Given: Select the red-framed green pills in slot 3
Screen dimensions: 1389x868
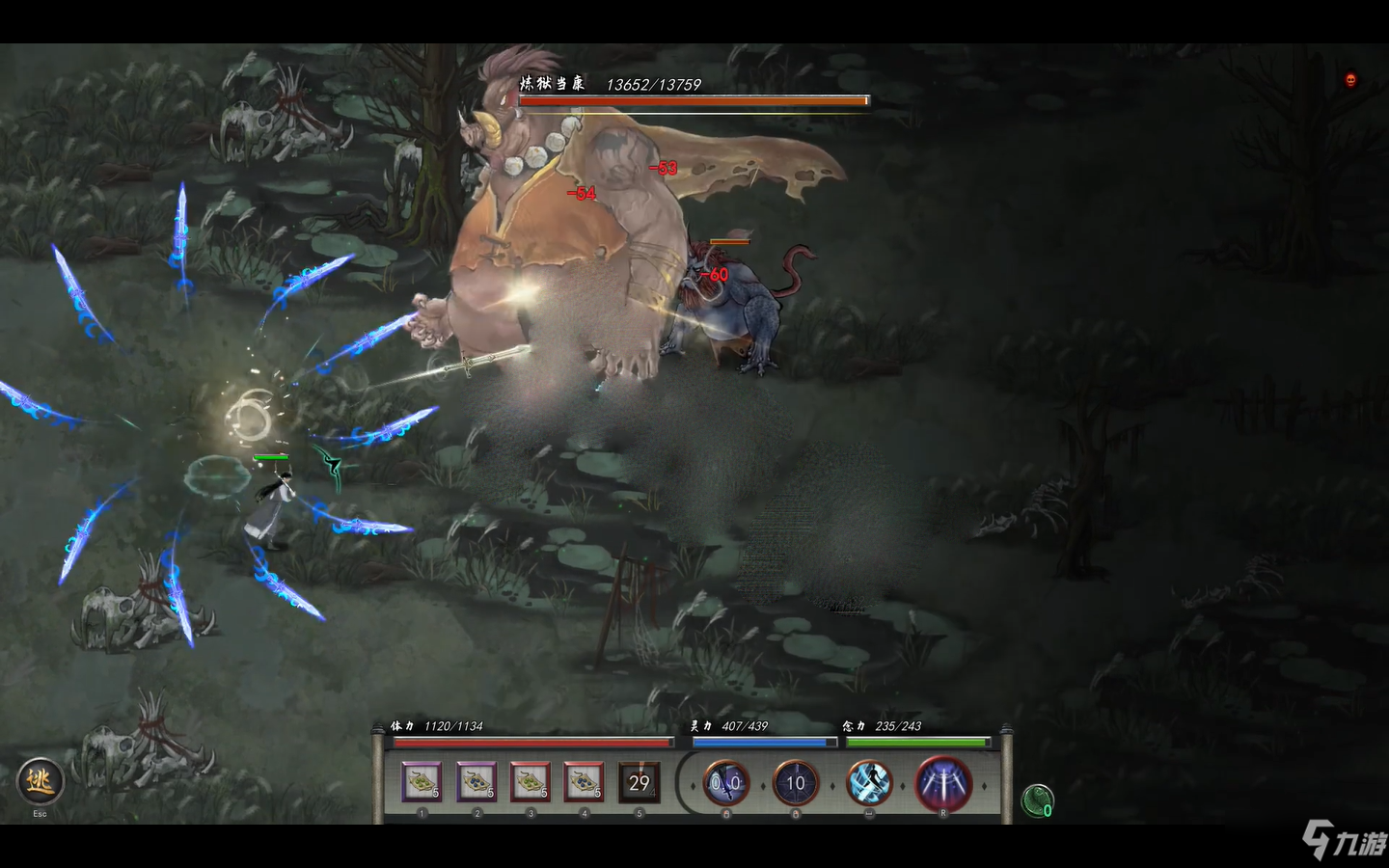Looking at the screenshot, I should coord(530,783).
